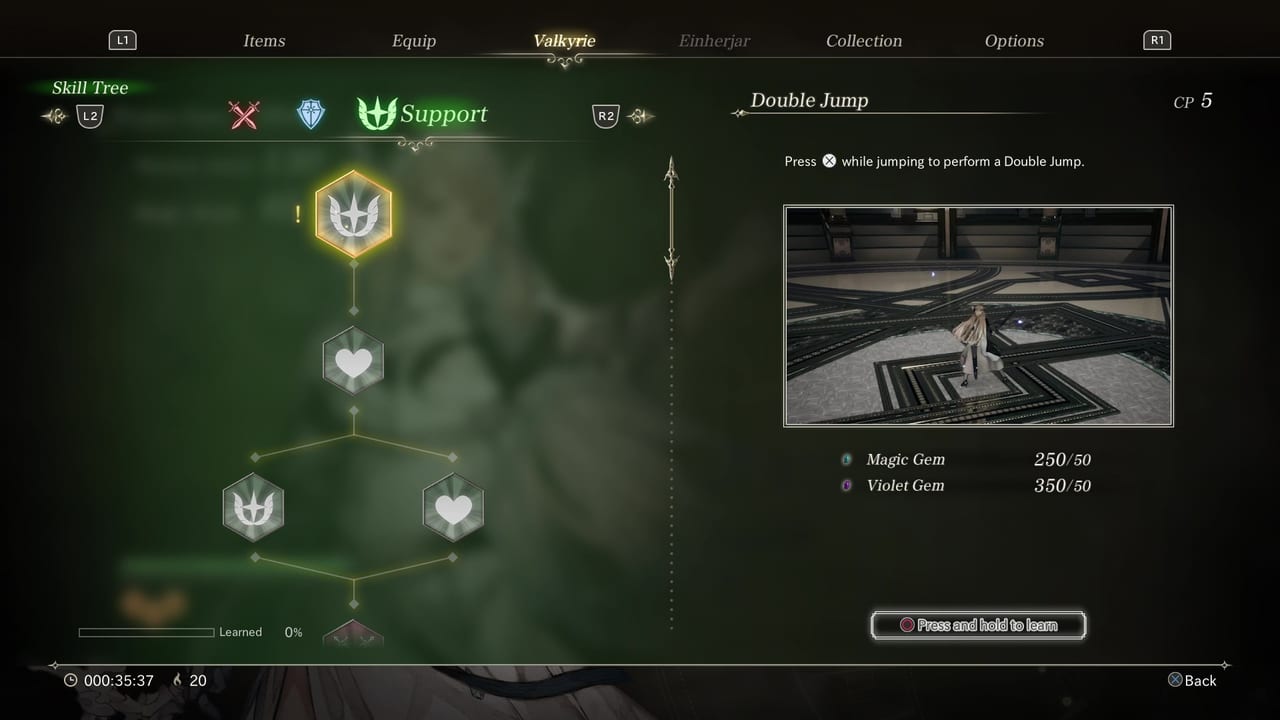1280x720 pixels.
Task: Select the green winged Support category icon
Action: pos(377,113)
